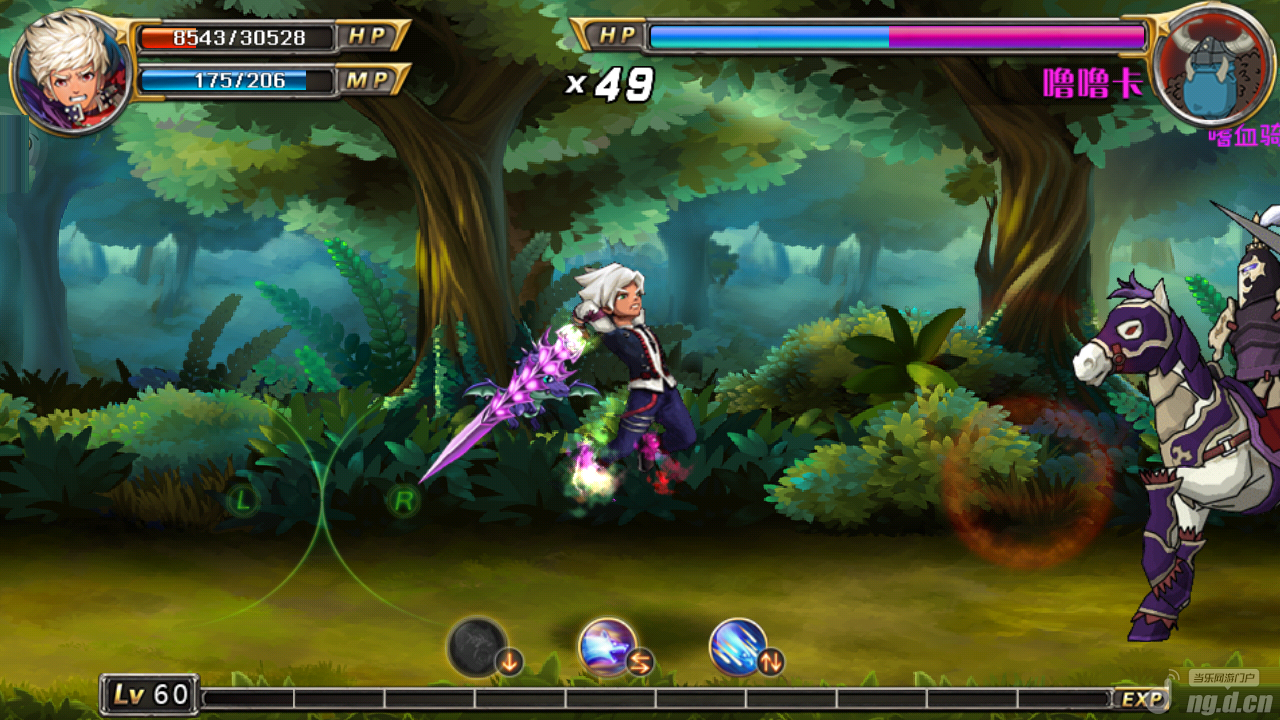Trigger the blue meteor streaks skill

click(x=738, y=647)
